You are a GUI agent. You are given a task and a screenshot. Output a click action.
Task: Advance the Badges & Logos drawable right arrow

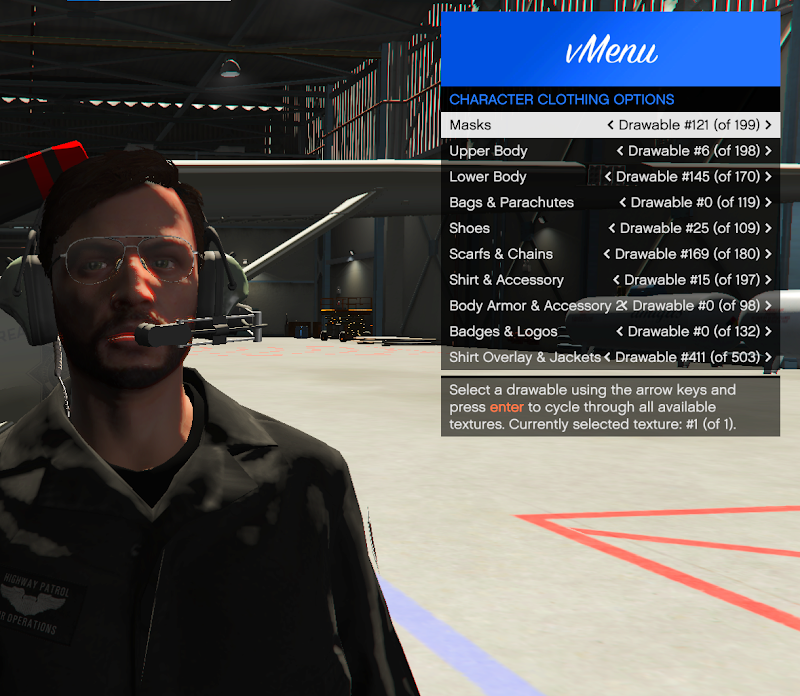(768, 332)
